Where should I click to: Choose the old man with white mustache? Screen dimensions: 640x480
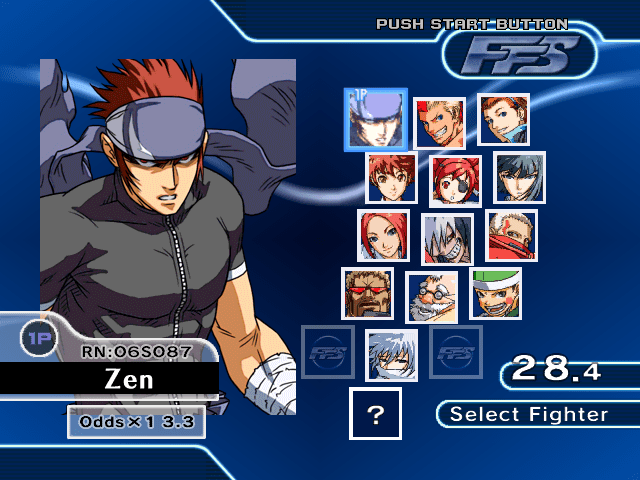point(431,297)
